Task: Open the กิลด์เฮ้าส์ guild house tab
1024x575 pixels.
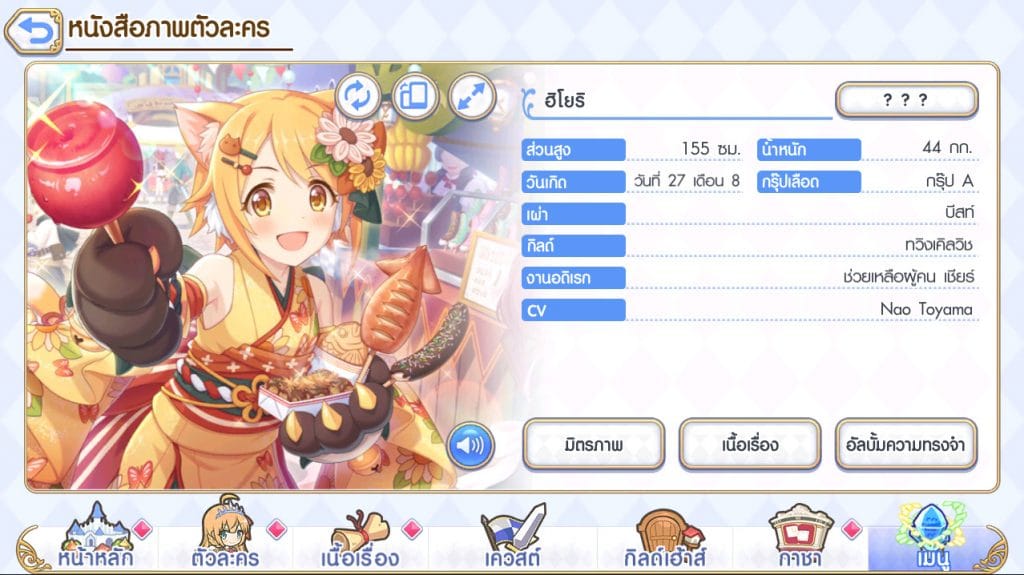Action: tap(664, 540)
